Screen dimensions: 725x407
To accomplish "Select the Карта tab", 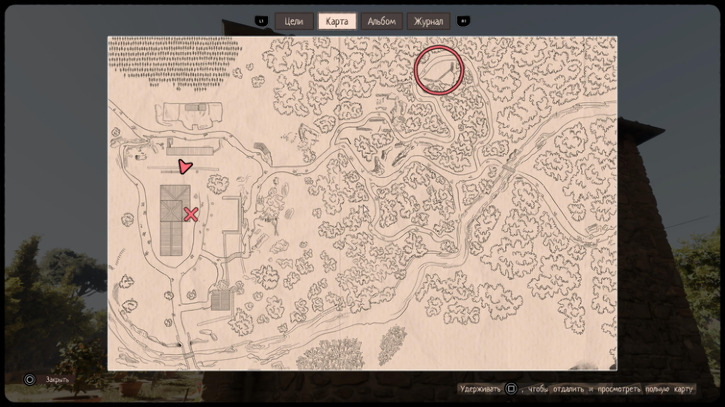I will [337, 21].
